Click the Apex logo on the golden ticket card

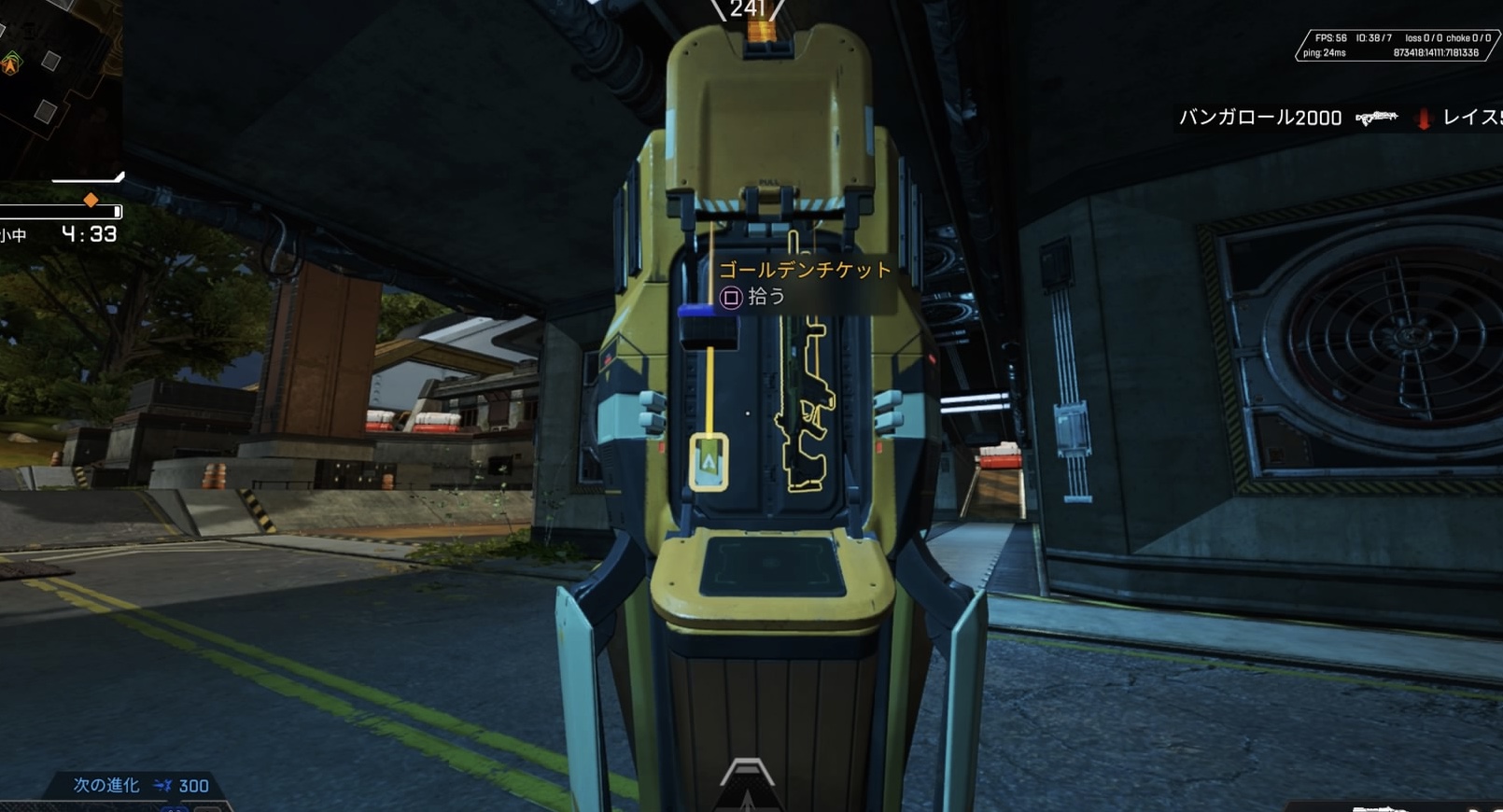[x=709, y=460]
